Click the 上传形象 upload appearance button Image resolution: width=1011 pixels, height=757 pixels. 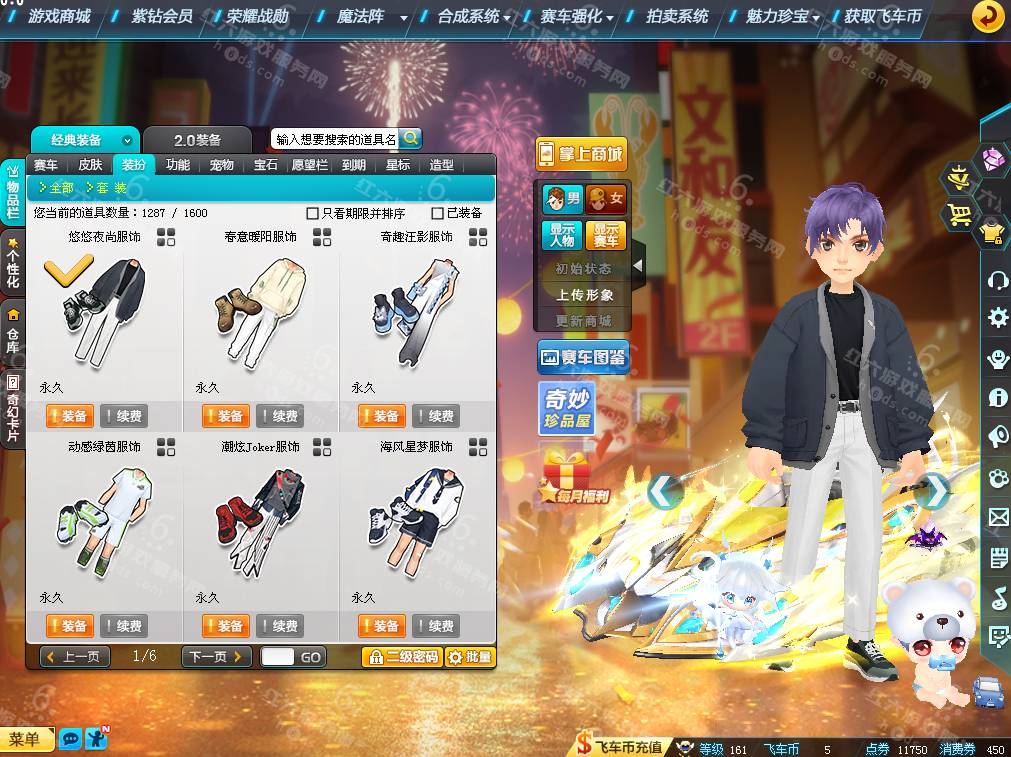pyautogui.click(x=585, y=295)
